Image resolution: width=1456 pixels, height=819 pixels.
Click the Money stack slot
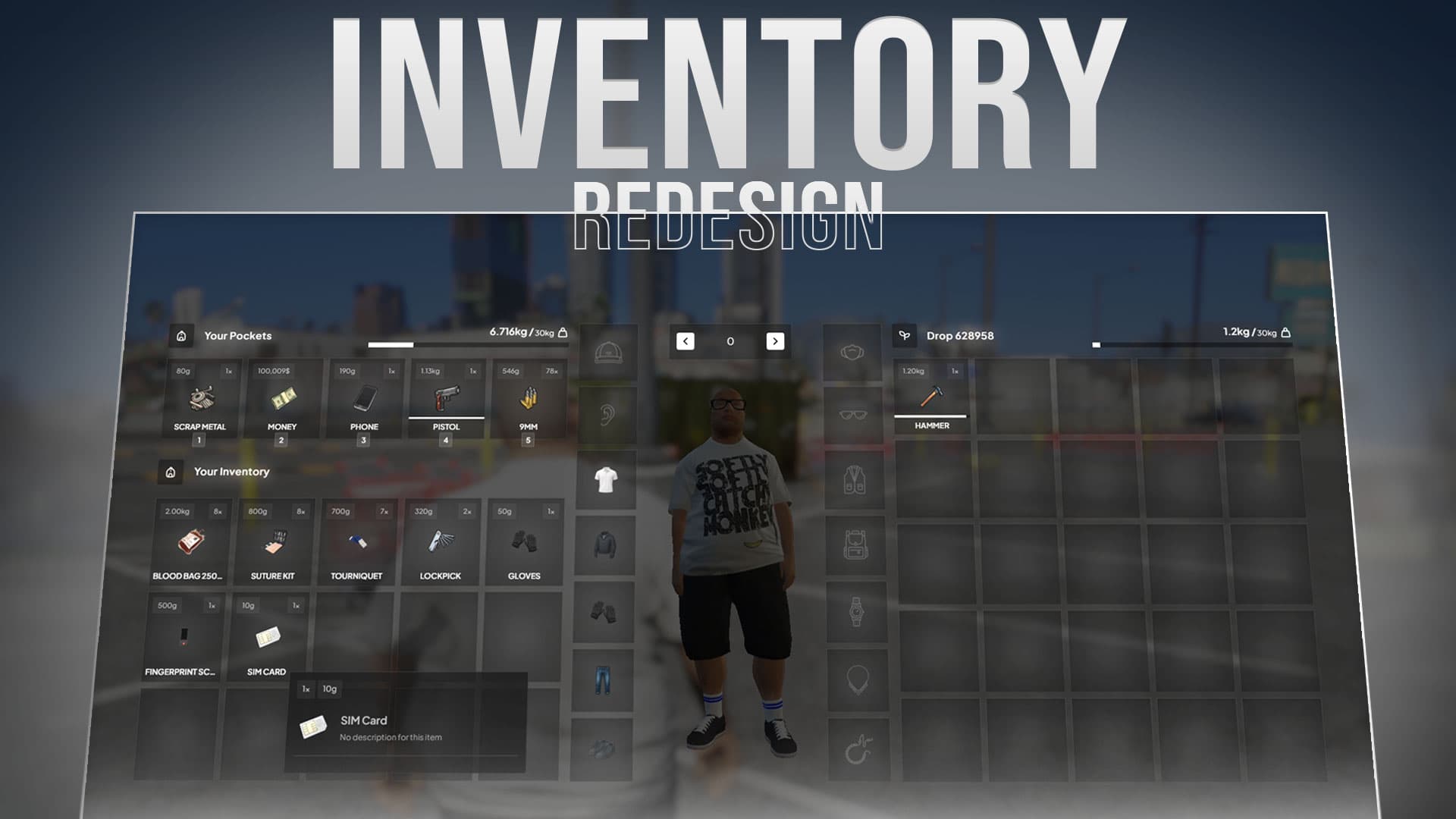pos(282,399)
